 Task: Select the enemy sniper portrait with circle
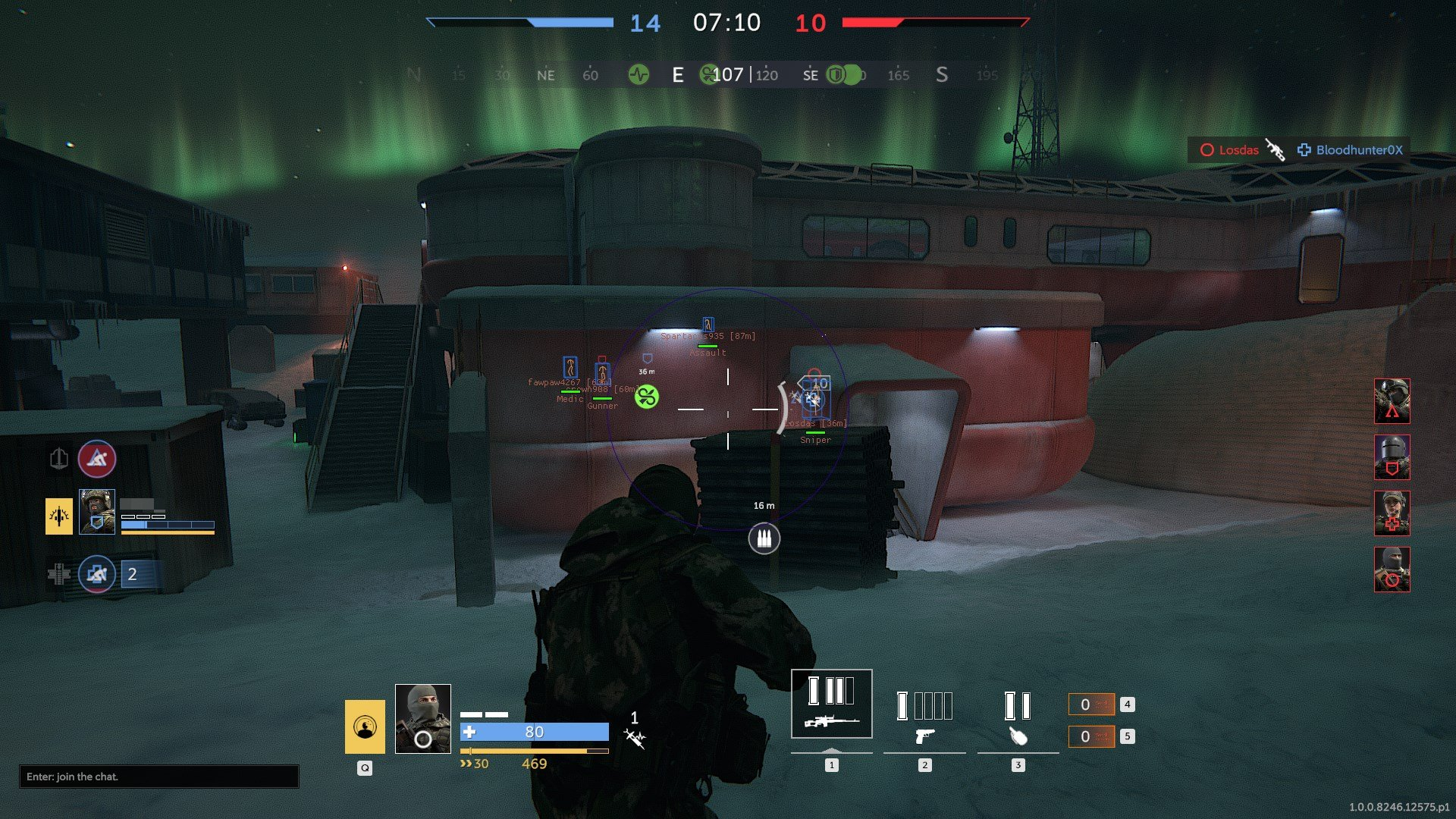tap(1392, 570)
